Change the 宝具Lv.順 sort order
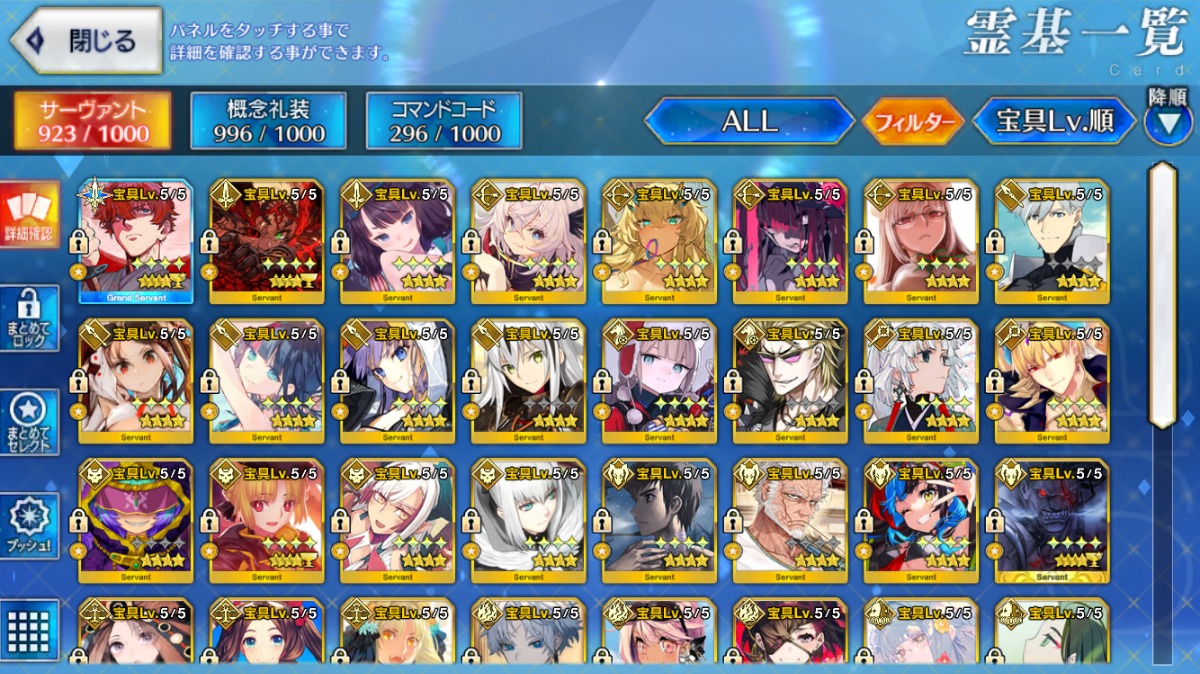The width and height of the screenshot is (1200, 674). coord(1055,122)
